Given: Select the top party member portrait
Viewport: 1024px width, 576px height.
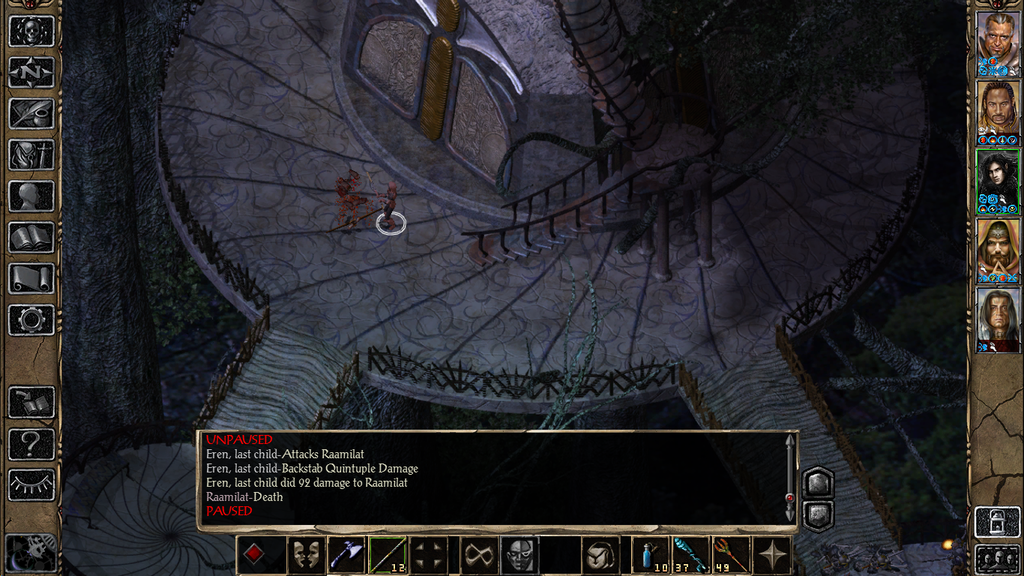Looking at the screenshot, I should (997, 42).
